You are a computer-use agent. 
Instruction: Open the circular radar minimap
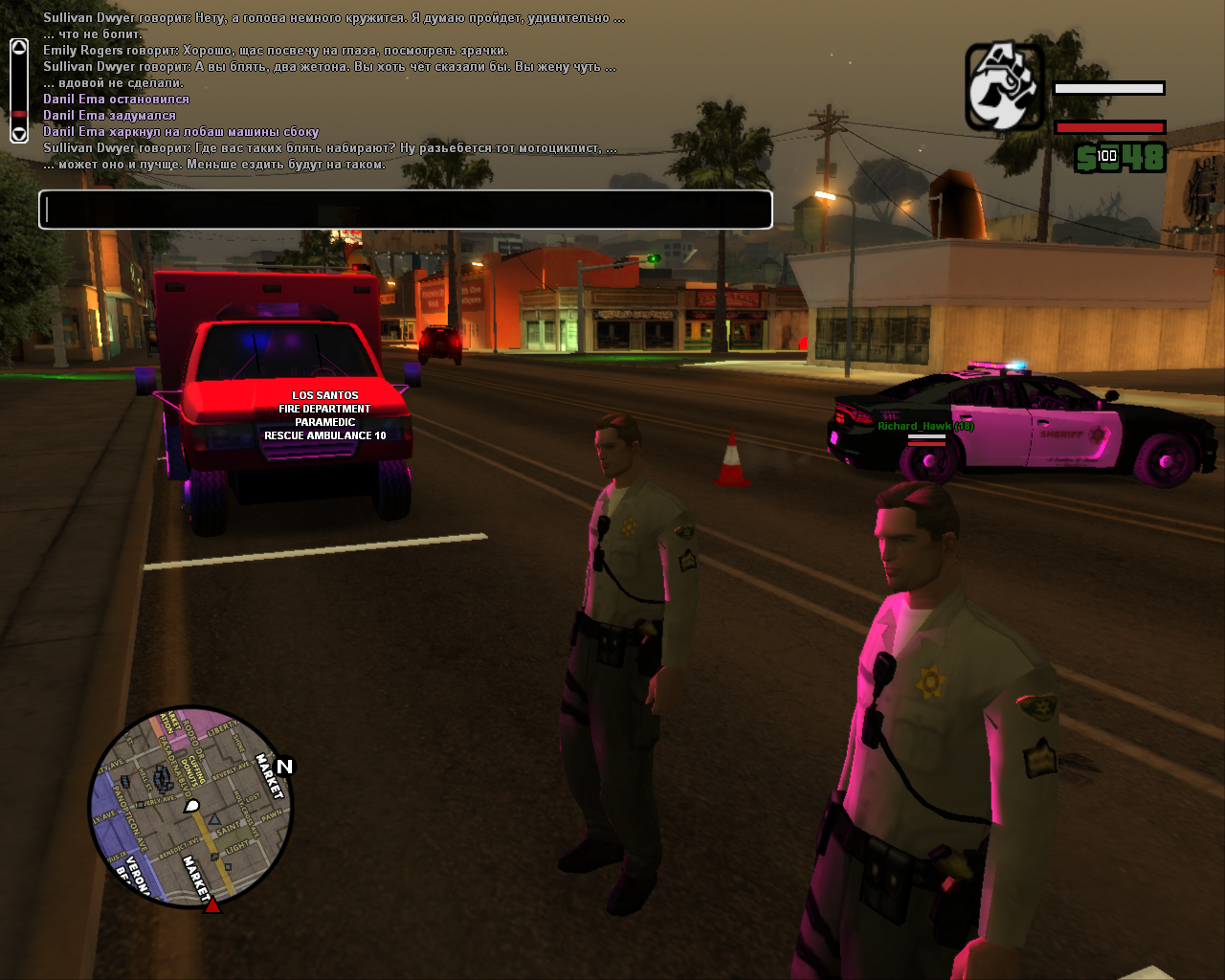point(190,807)
